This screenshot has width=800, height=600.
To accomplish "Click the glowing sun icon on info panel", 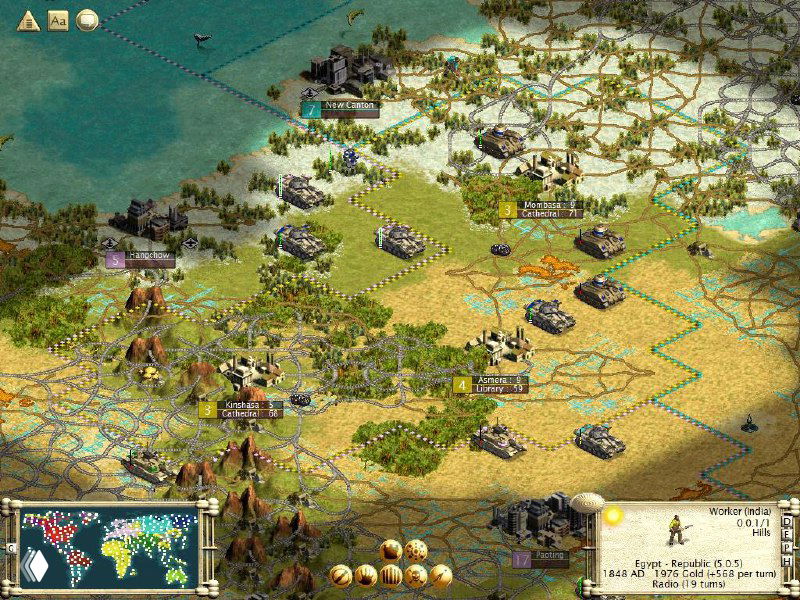I will click(612, 515).
